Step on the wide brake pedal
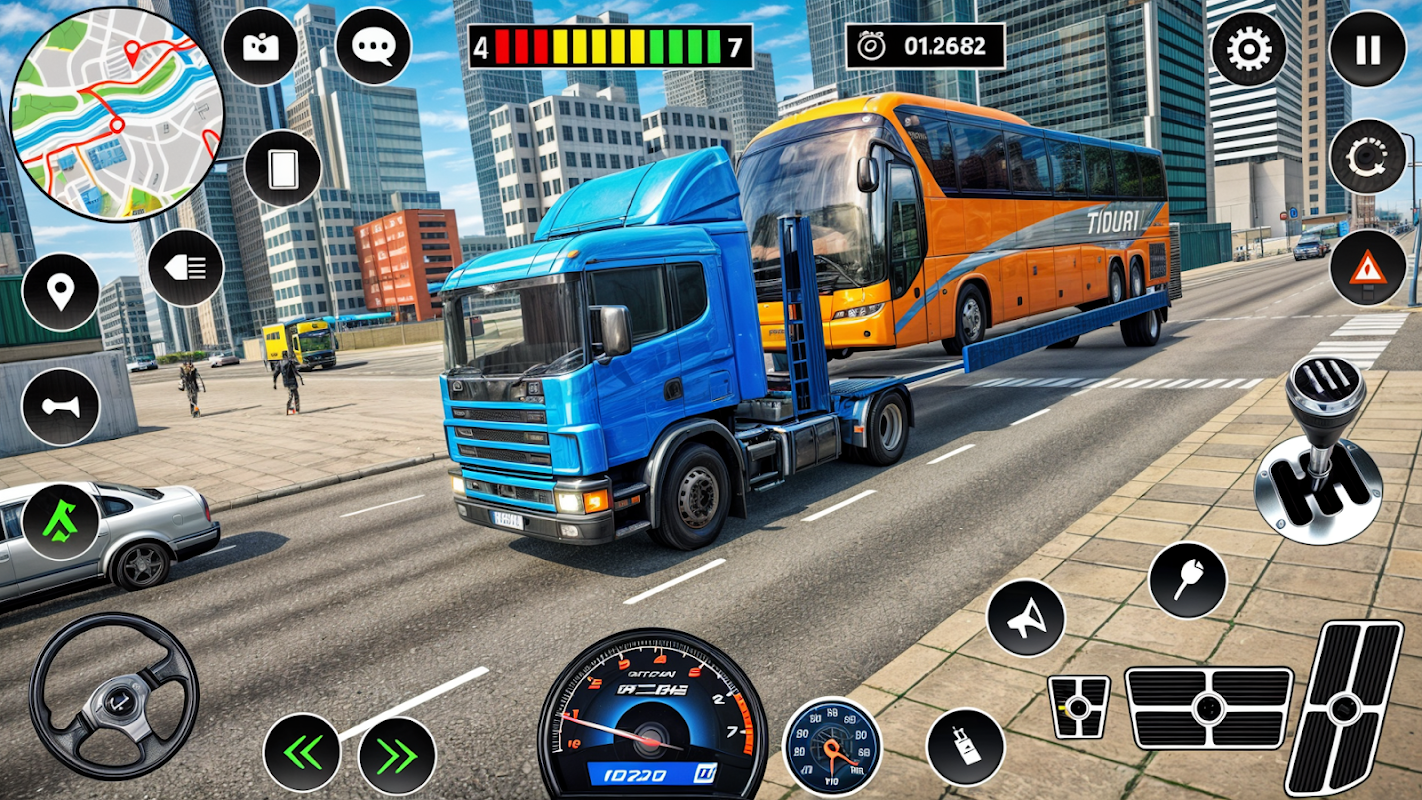Image resolution: width=1422 pixels, height=800 pixels. point(1209,708)
